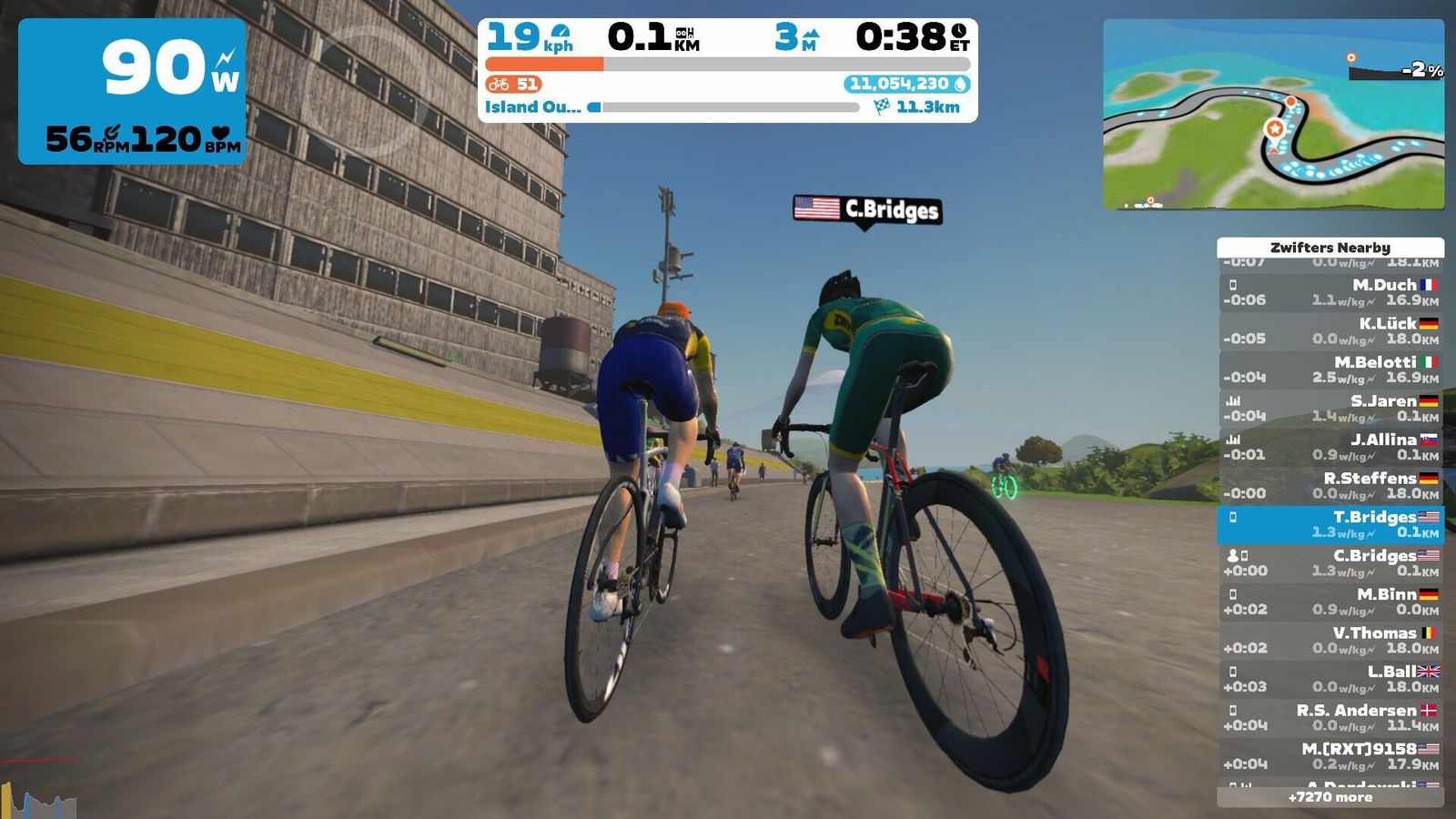Click the Zwifters Nearby header
Screen dimensions: 1456x819
[x=1330, y=248]
